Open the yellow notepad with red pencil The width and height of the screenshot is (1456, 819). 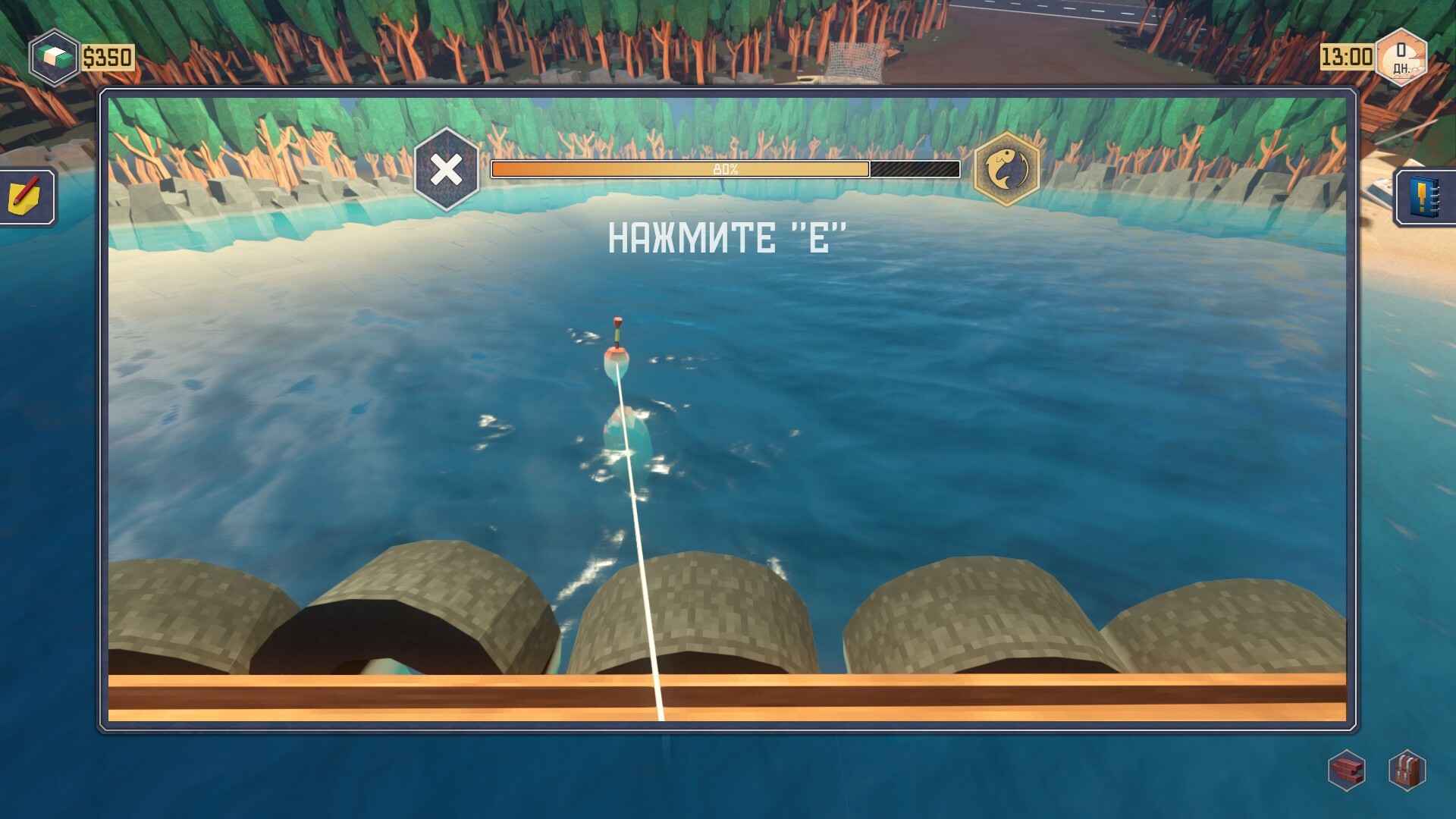(24, 196)
